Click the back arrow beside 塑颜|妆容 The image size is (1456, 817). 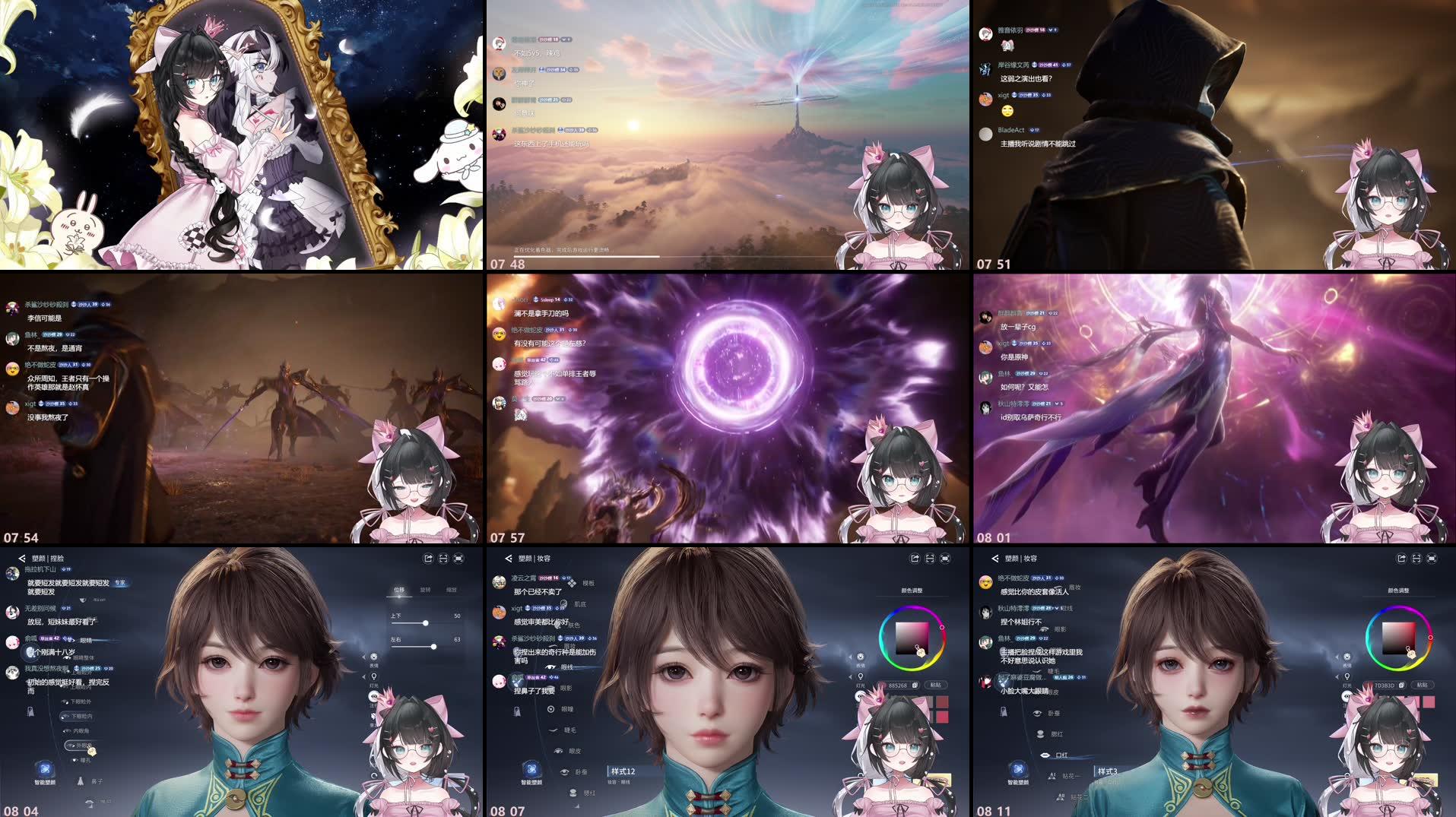click(x=508, y=559)
